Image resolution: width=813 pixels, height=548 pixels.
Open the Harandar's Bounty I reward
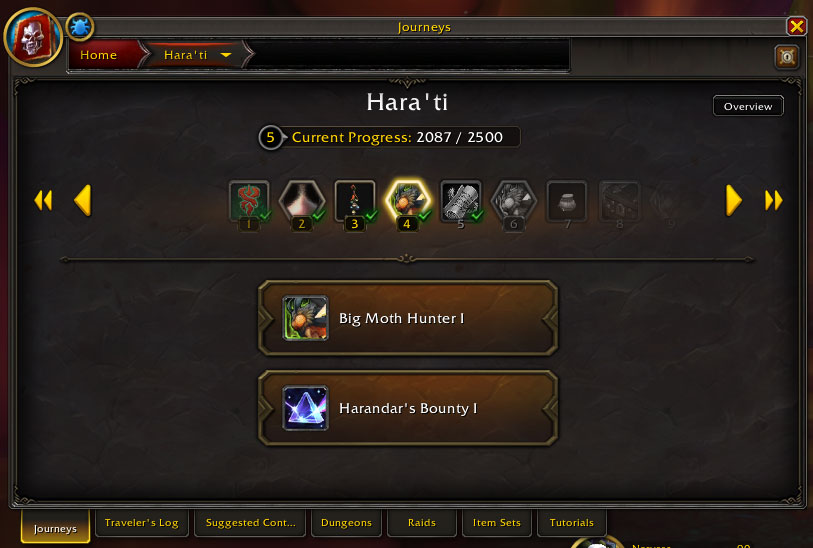[x=407, y=408]
